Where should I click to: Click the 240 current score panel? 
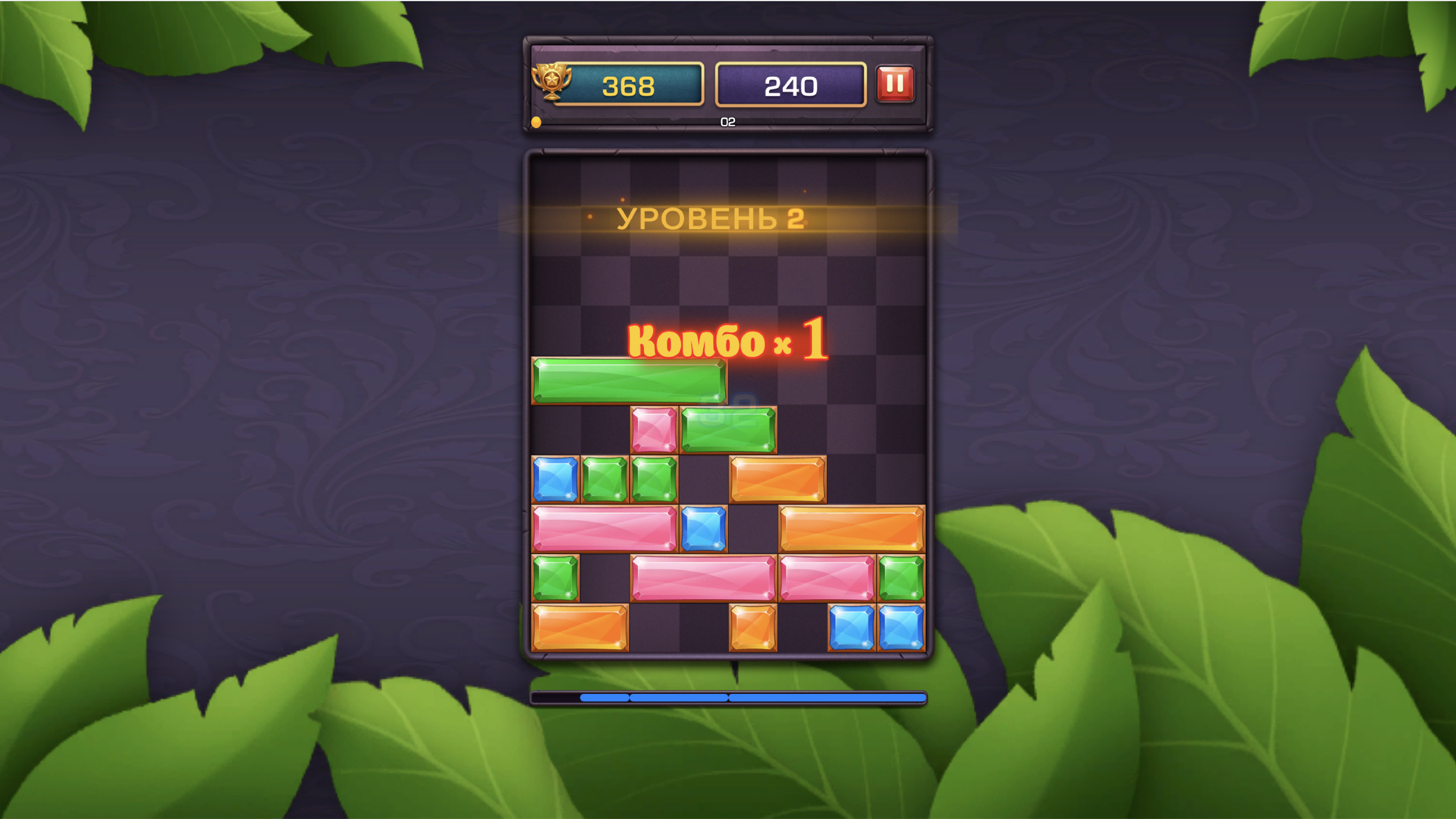pos(791,86)
